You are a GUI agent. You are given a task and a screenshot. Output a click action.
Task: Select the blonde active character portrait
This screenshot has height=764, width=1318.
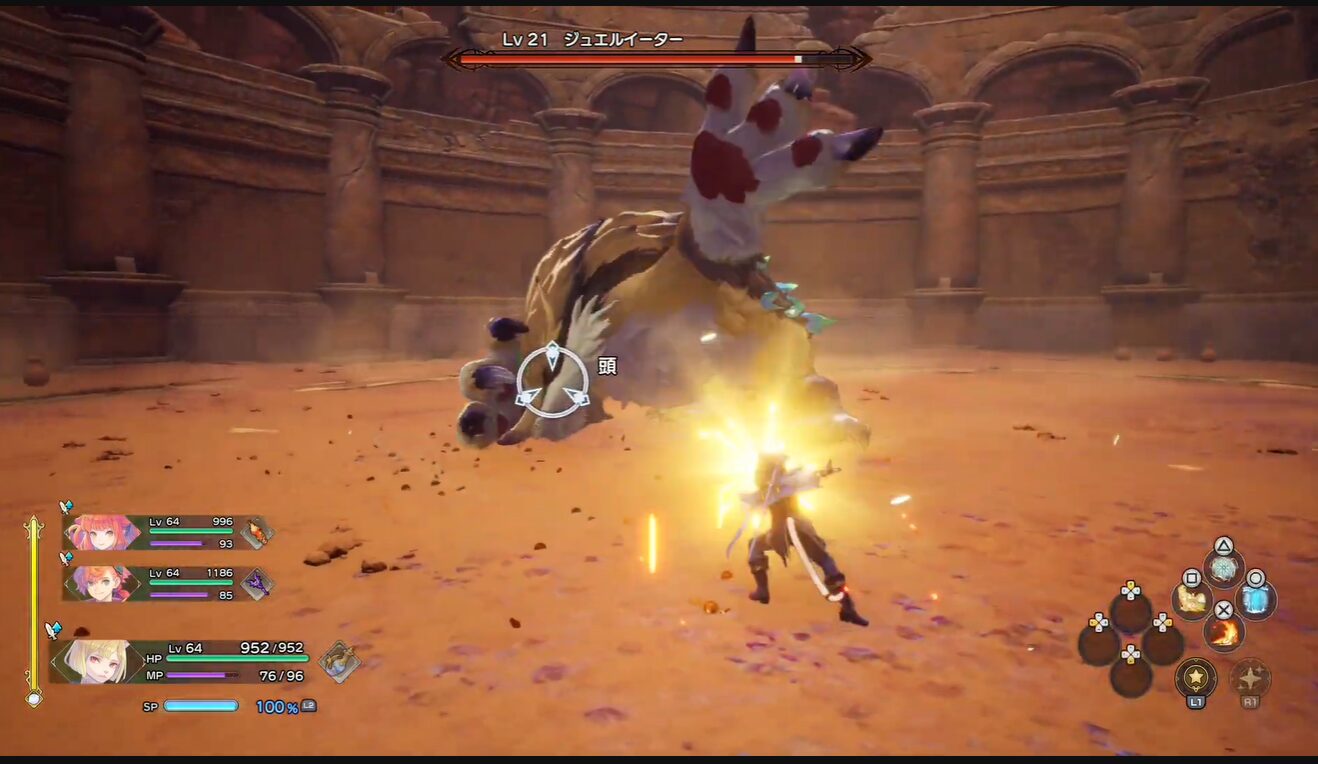point(97,661)
